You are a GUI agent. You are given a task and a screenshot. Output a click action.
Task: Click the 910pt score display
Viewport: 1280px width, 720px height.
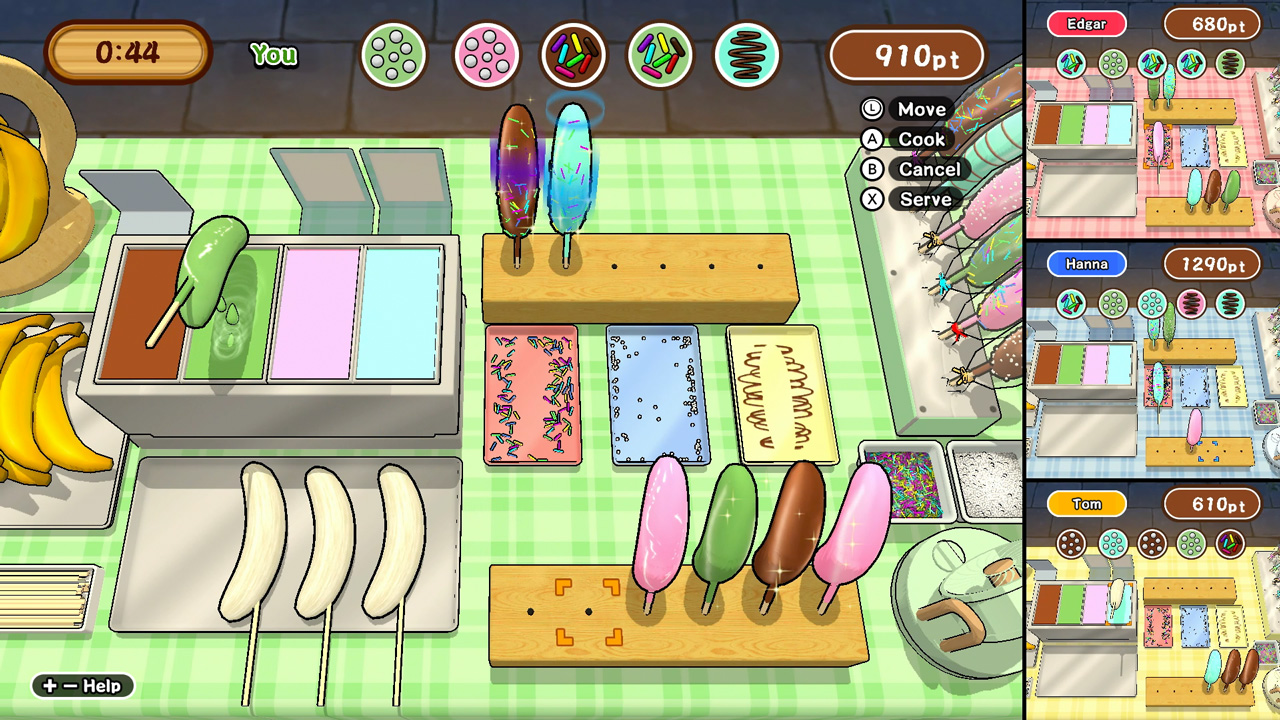pyautogui.click(x=907, y=55)
